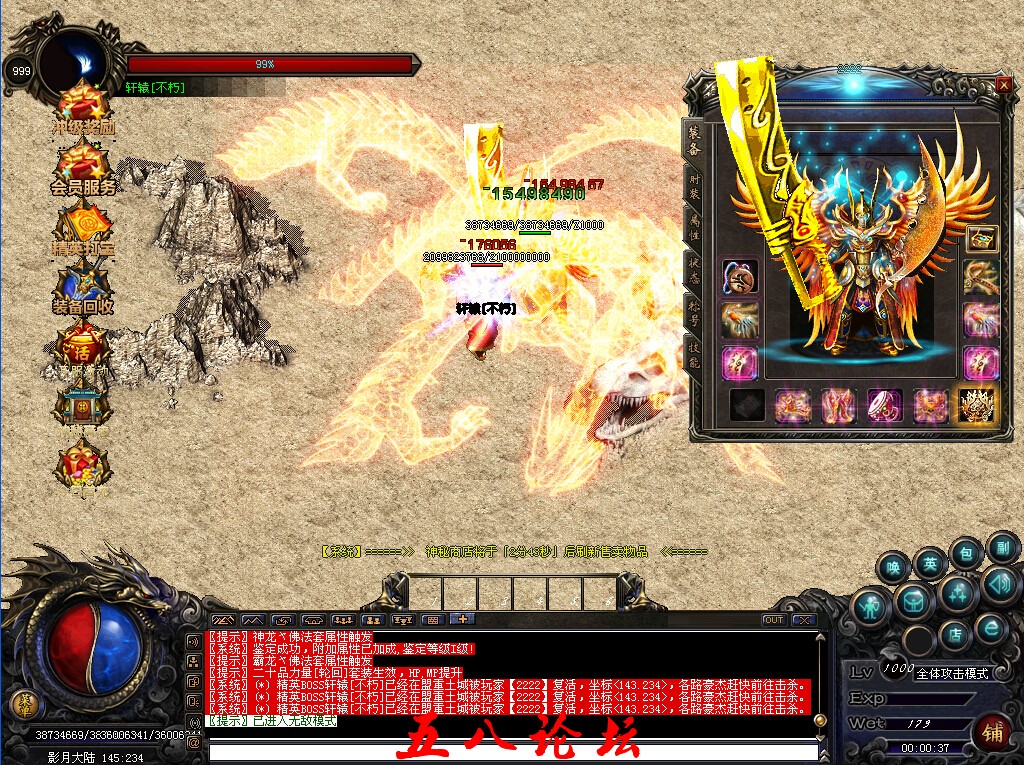Open the 会员服务 member service menu
The height and width of the screenshot is (765, 1024).
tap(83, 166)
